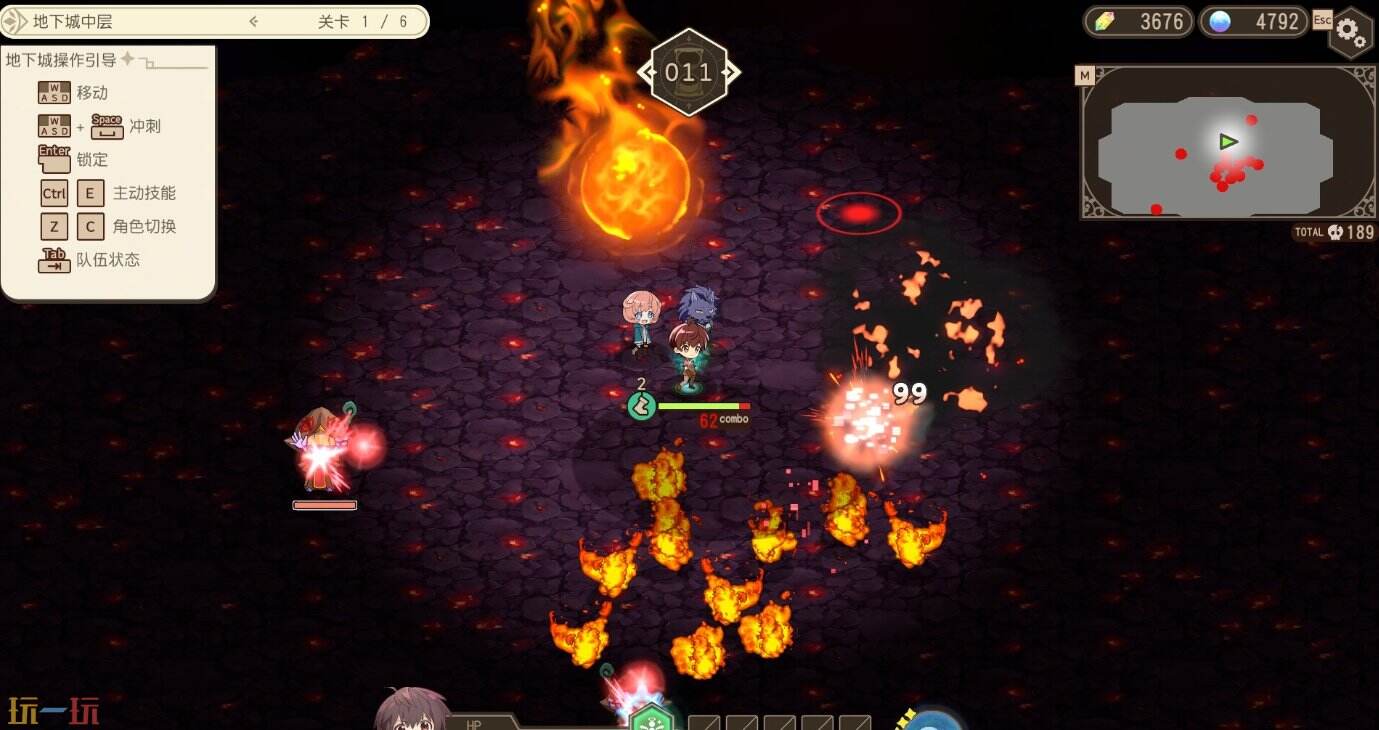The height and width of the screenshot is (730, 1379).
Task: Activate the blue orb skill button
Action: pos(934,720)
